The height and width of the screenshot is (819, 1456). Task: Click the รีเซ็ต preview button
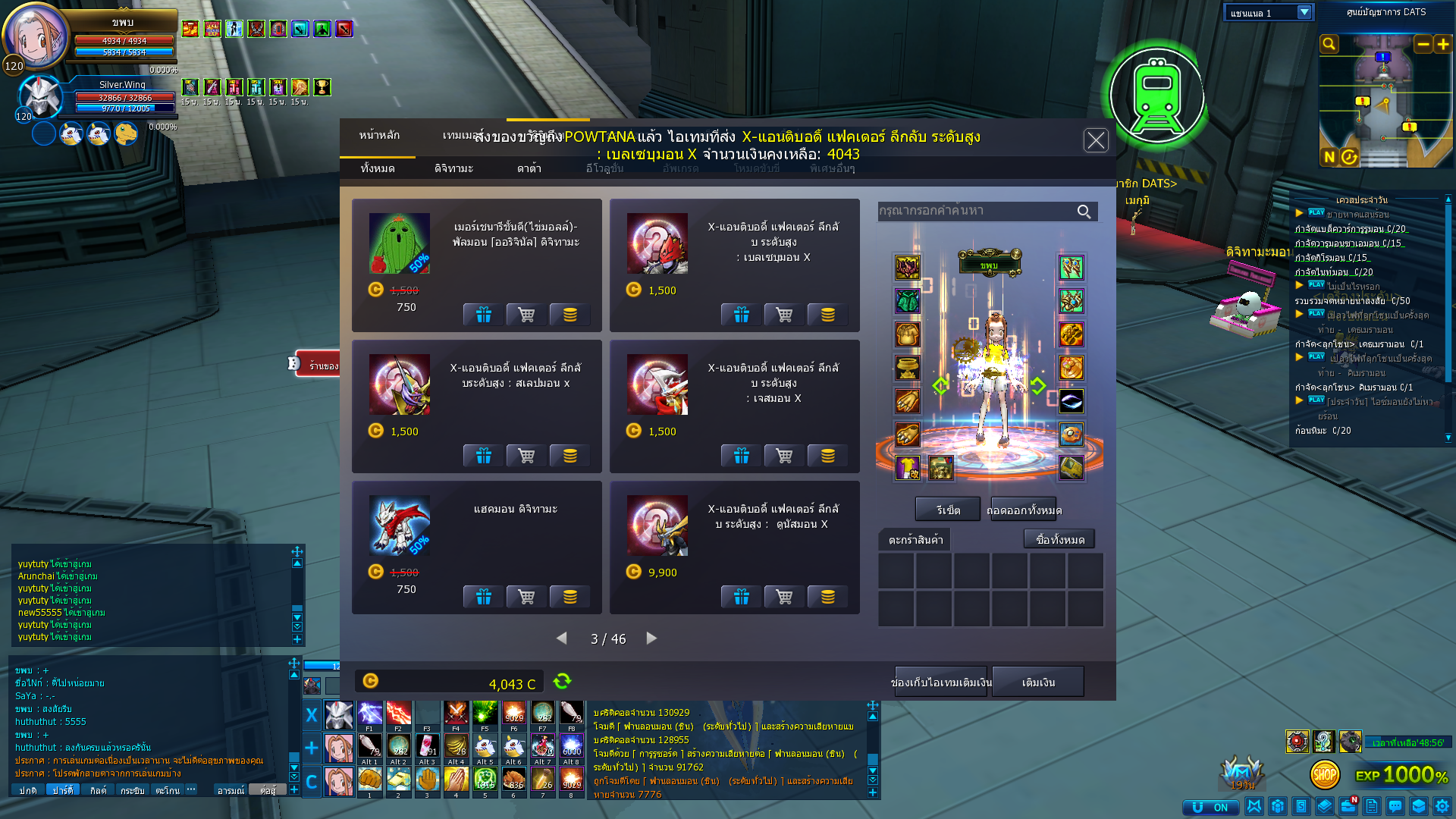(x=948, y=510)
